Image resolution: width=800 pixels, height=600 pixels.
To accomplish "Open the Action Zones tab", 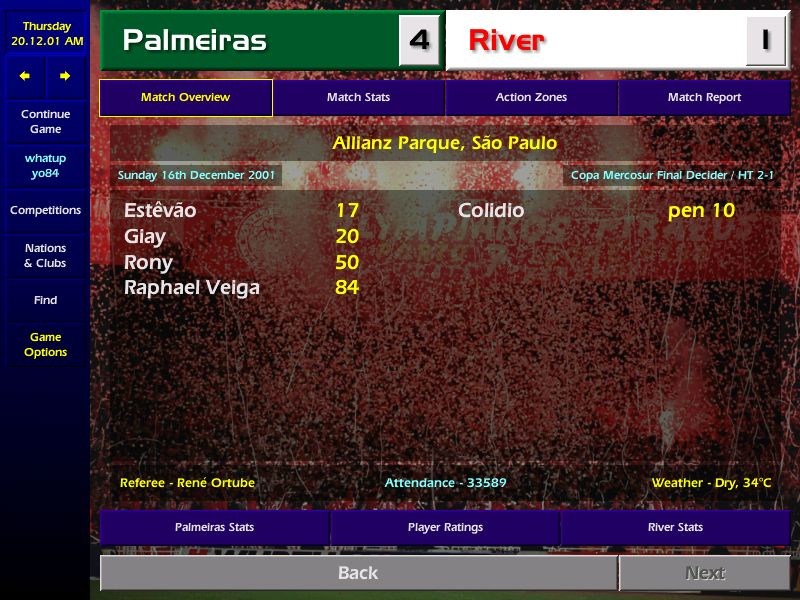I will (x=531, y=98).
